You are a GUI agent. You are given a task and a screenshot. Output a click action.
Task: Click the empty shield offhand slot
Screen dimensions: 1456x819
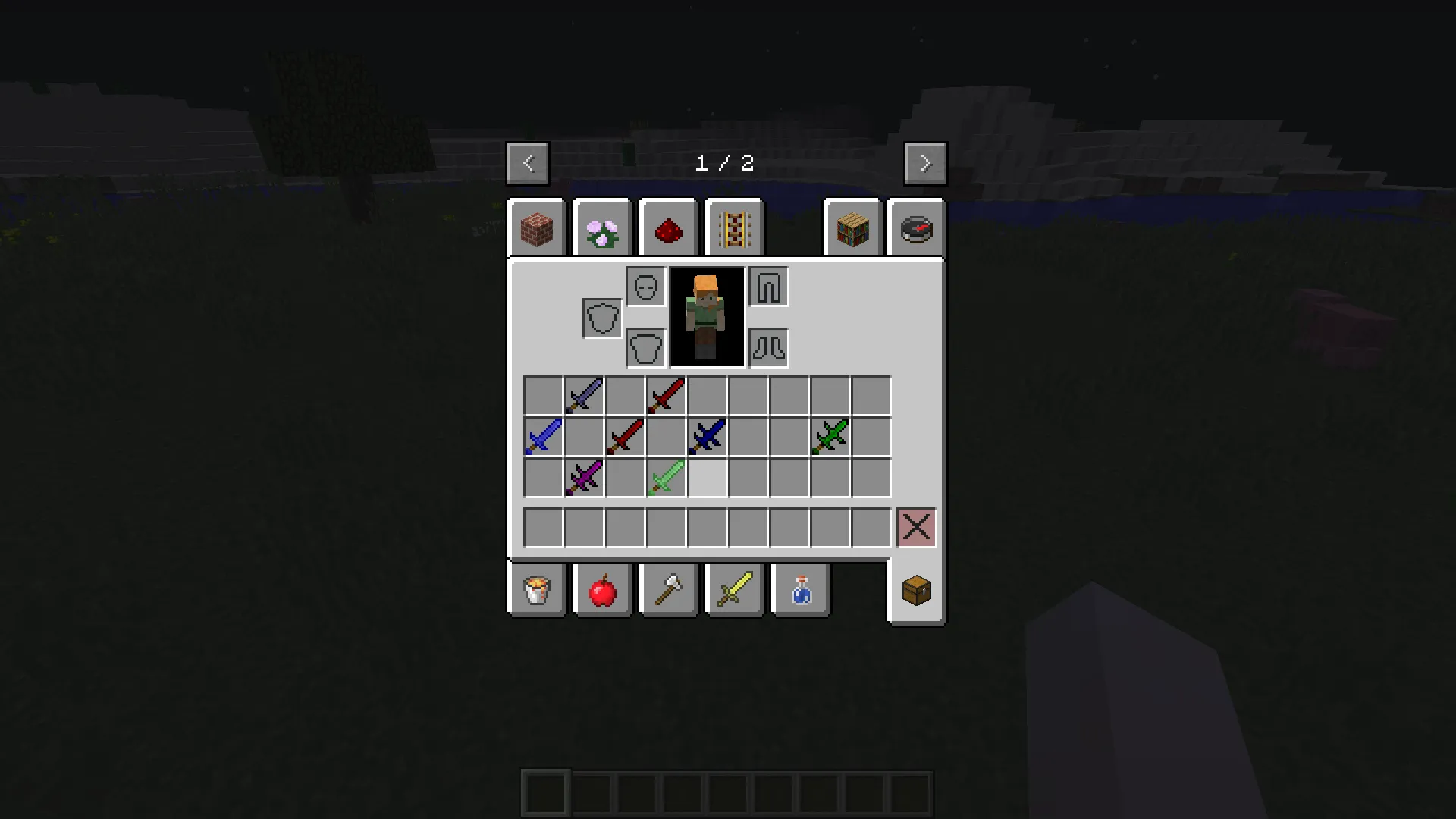[x=602, y=317]
